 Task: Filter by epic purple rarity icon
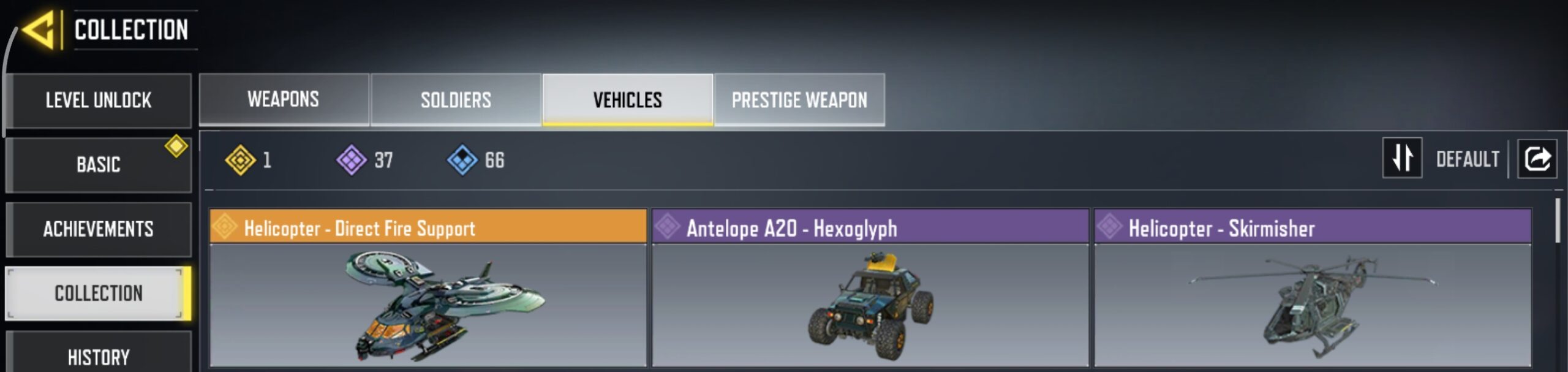[352, 160]
